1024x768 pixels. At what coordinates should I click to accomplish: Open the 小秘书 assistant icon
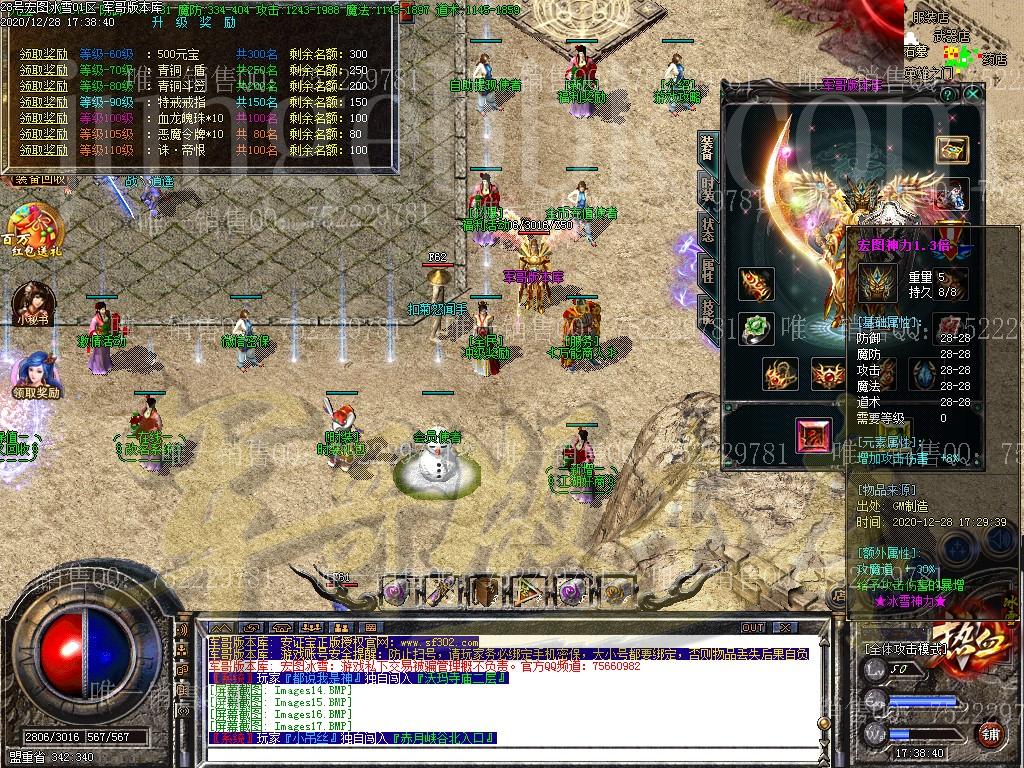pyautogui.click(x=32, y=304)
